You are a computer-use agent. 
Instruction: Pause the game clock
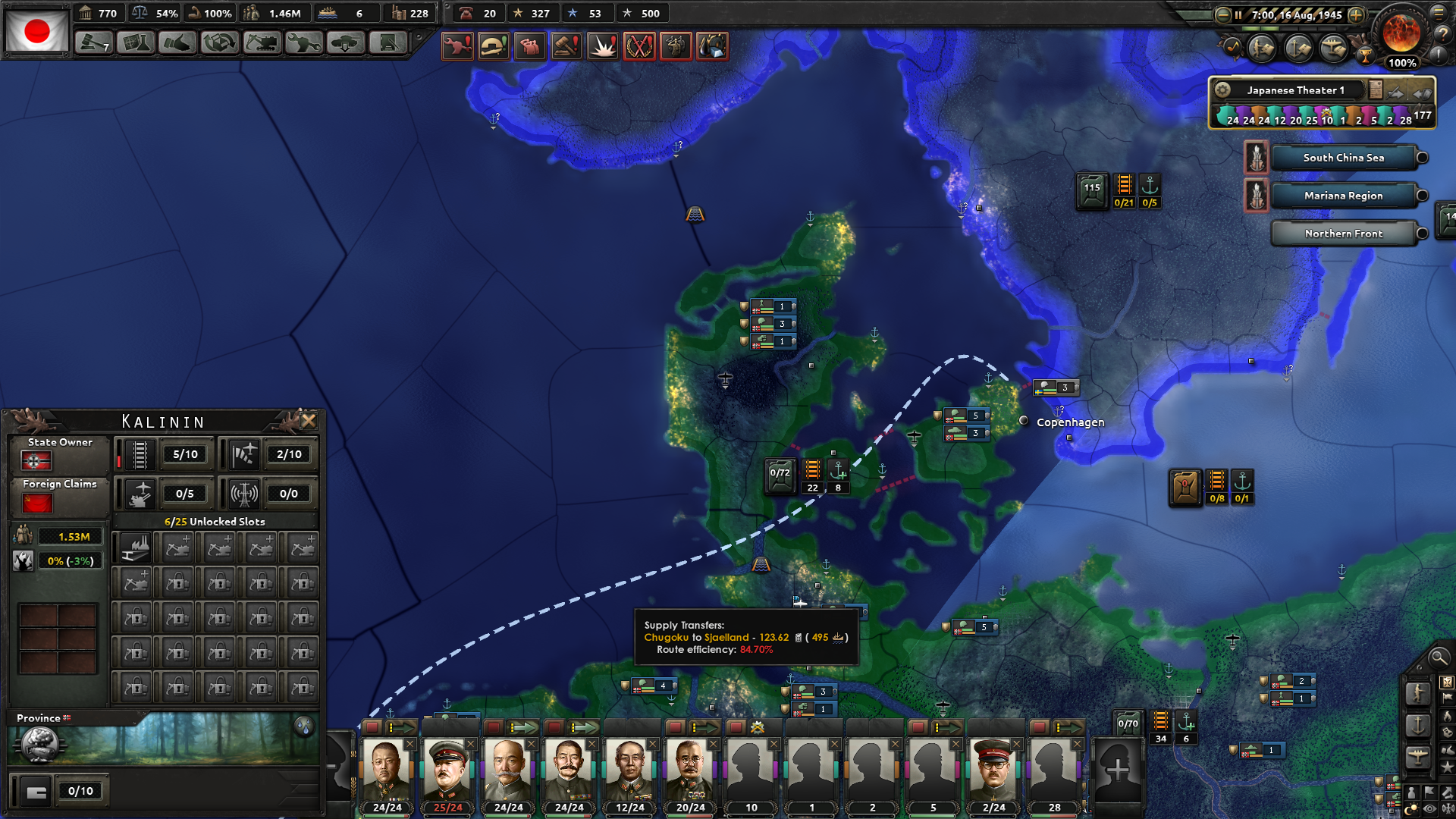pyautogui.click(x=1238, y=15)
